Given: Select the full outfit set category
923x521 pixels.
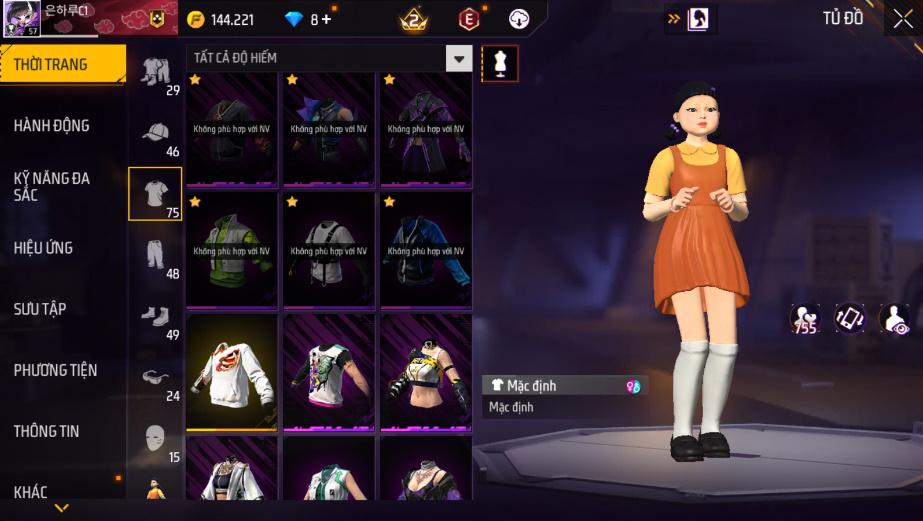Looking at the screenshot, I should 155,72.
